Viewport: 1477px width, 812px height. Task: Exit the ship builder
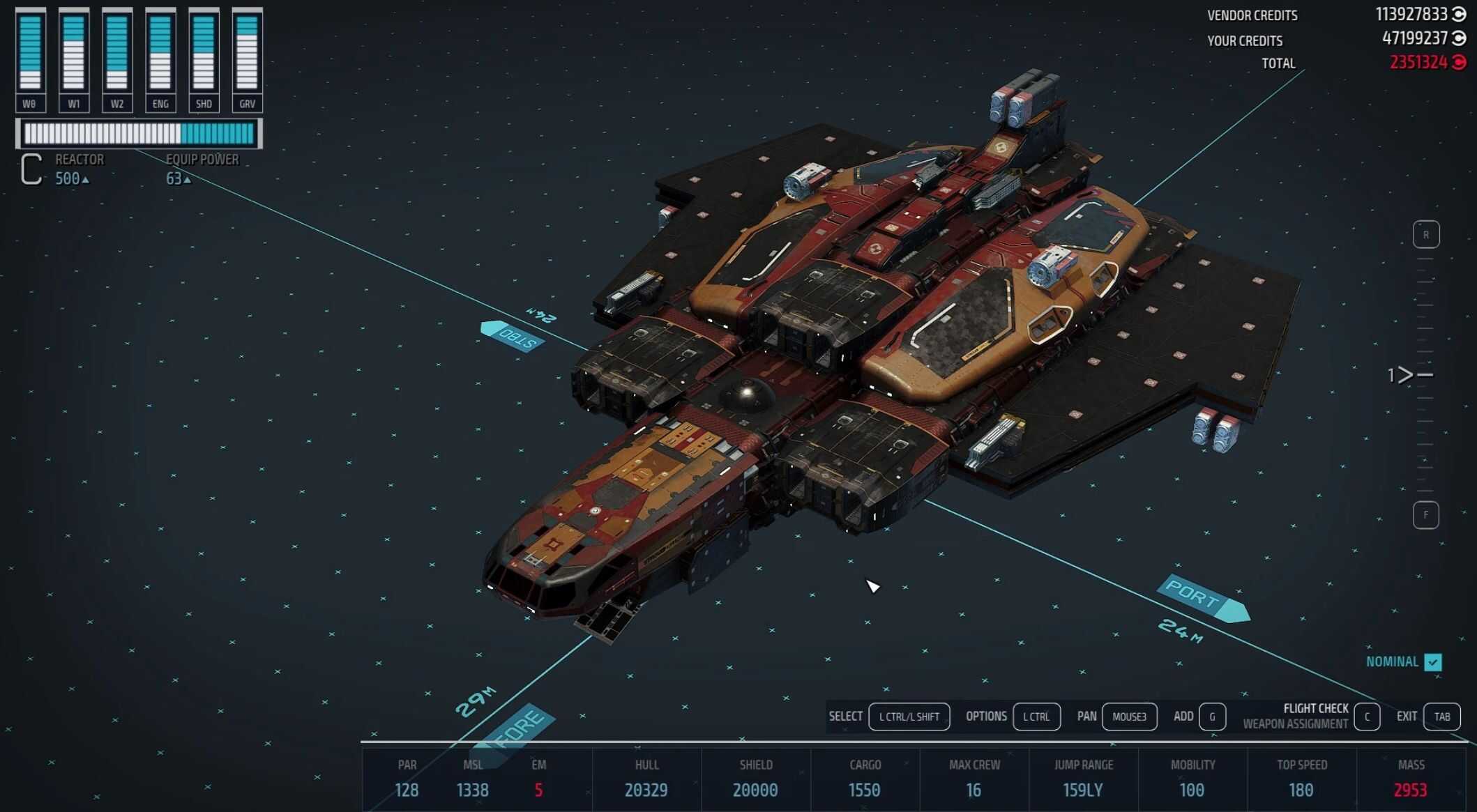[x=1441, y=717]
